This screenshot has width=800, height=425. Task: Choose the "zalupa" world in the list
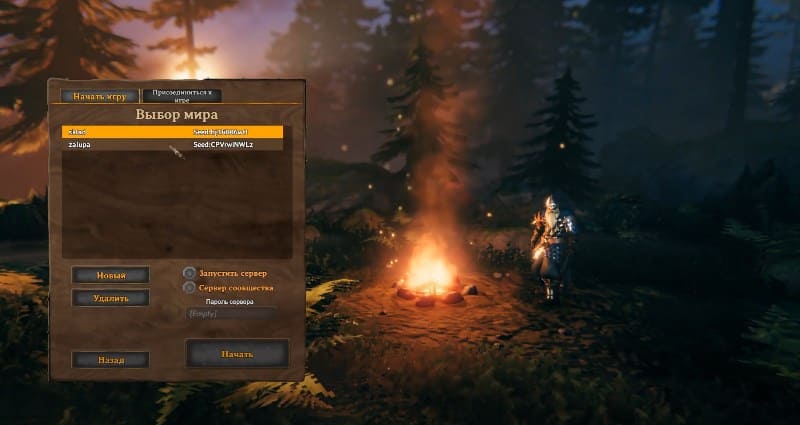pos(172,145)
